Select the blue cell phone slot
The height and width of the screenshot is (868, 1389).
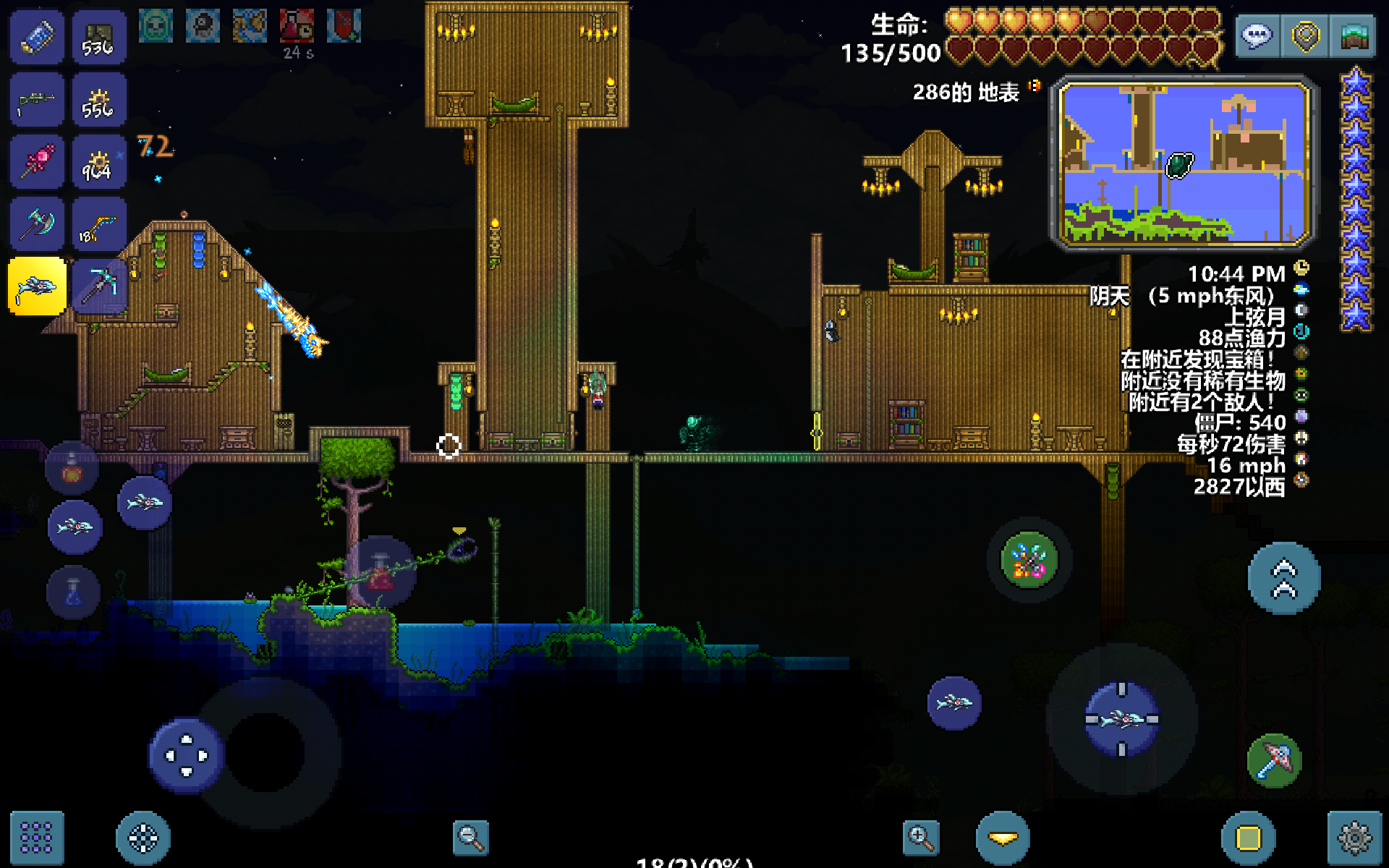(36, 38)
